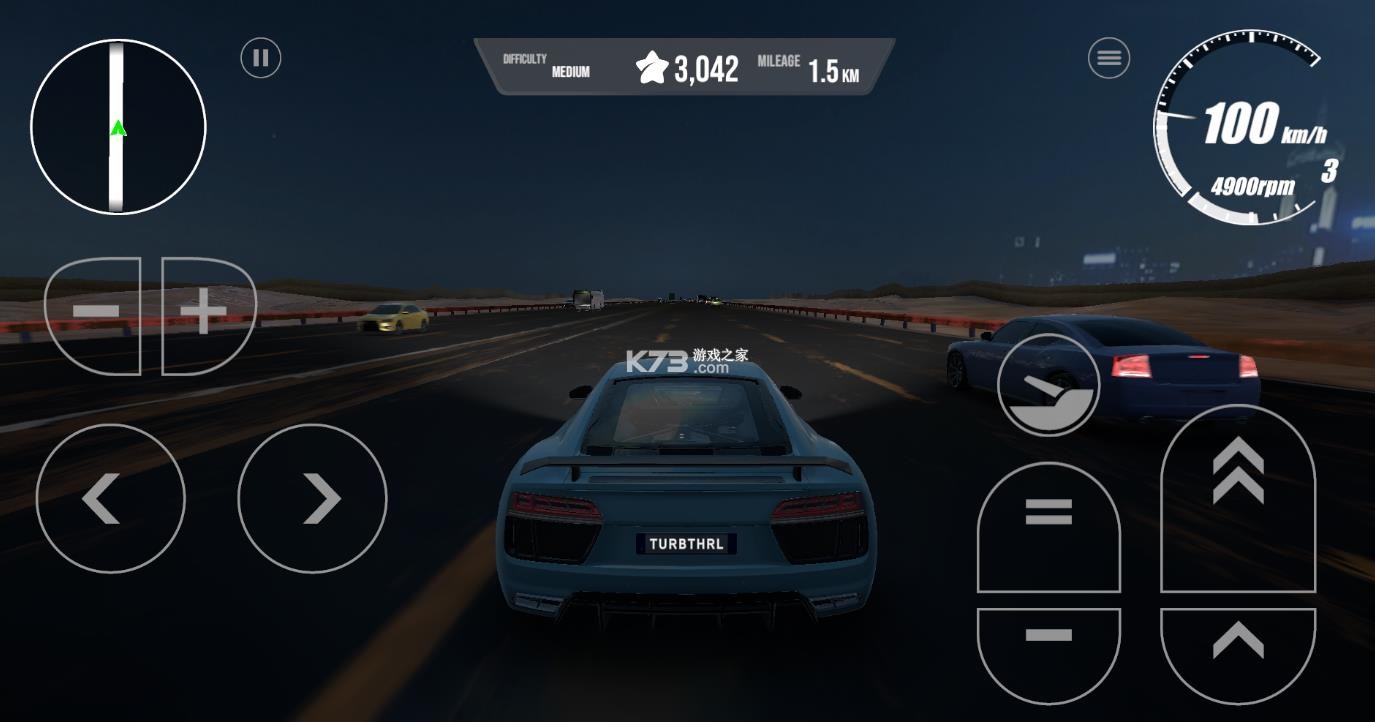Select the top HUD stats bar
Image resolution: width=1375 pixels, height=722 pixels.
[x=686, y=63]
